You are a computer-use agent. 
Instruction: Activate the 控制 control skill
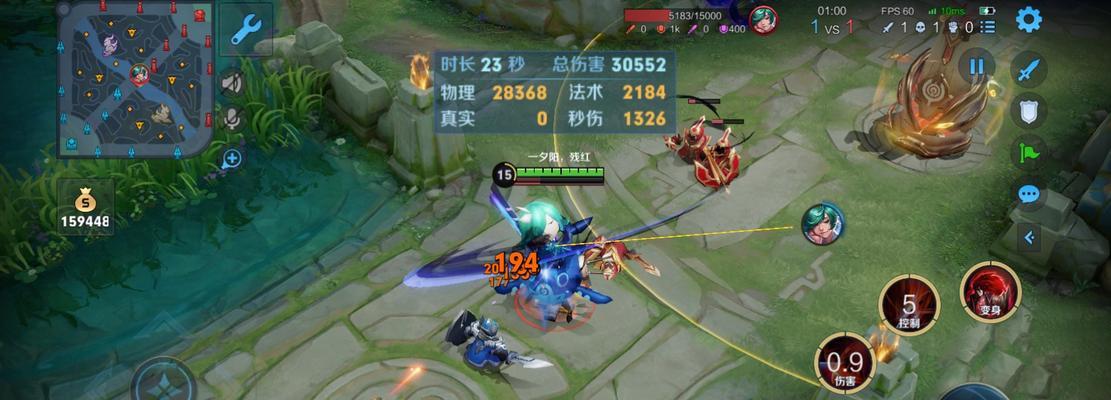[x=908, y=305]
